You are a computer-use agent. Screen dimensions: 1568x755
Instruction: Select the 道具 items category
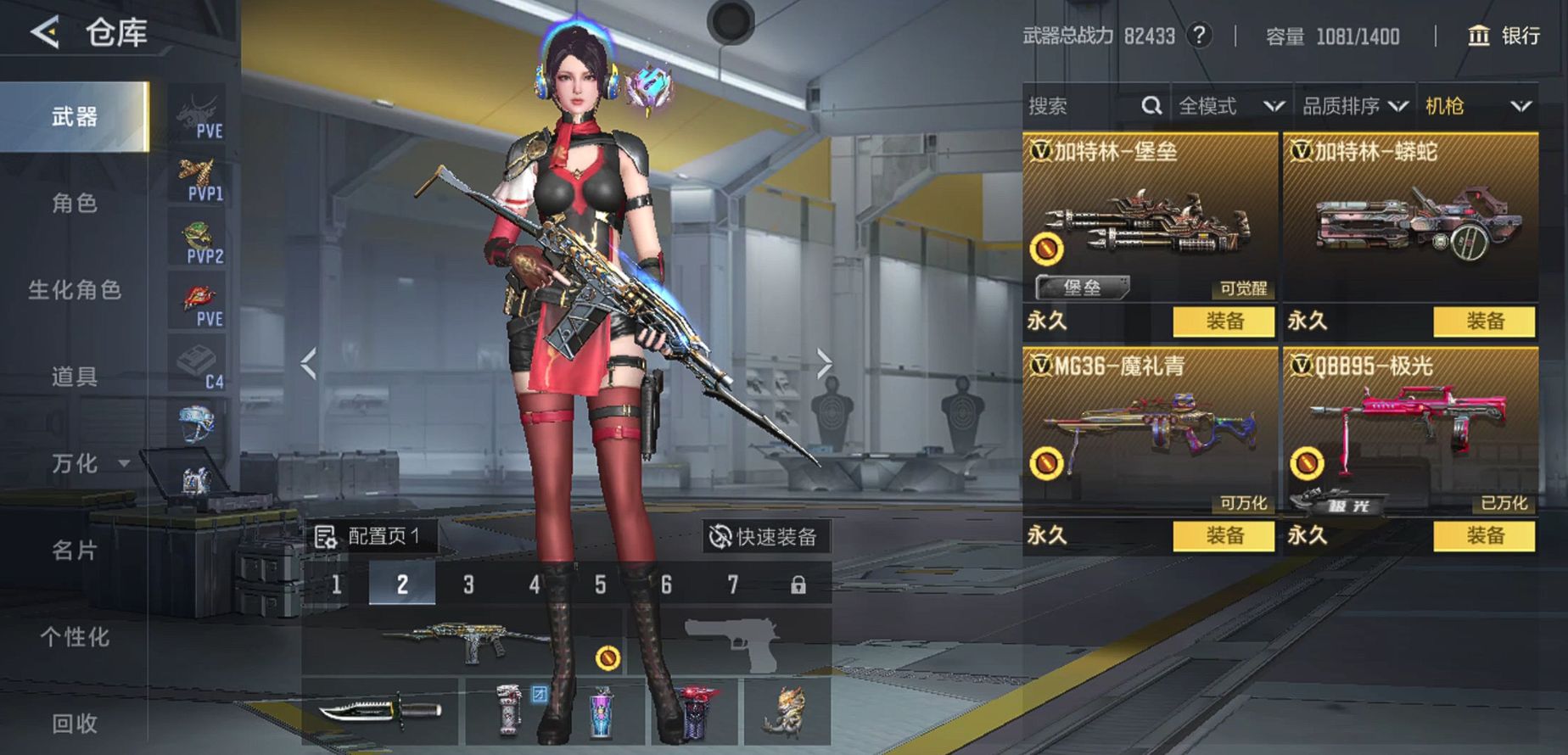click(x=75, y=377)
